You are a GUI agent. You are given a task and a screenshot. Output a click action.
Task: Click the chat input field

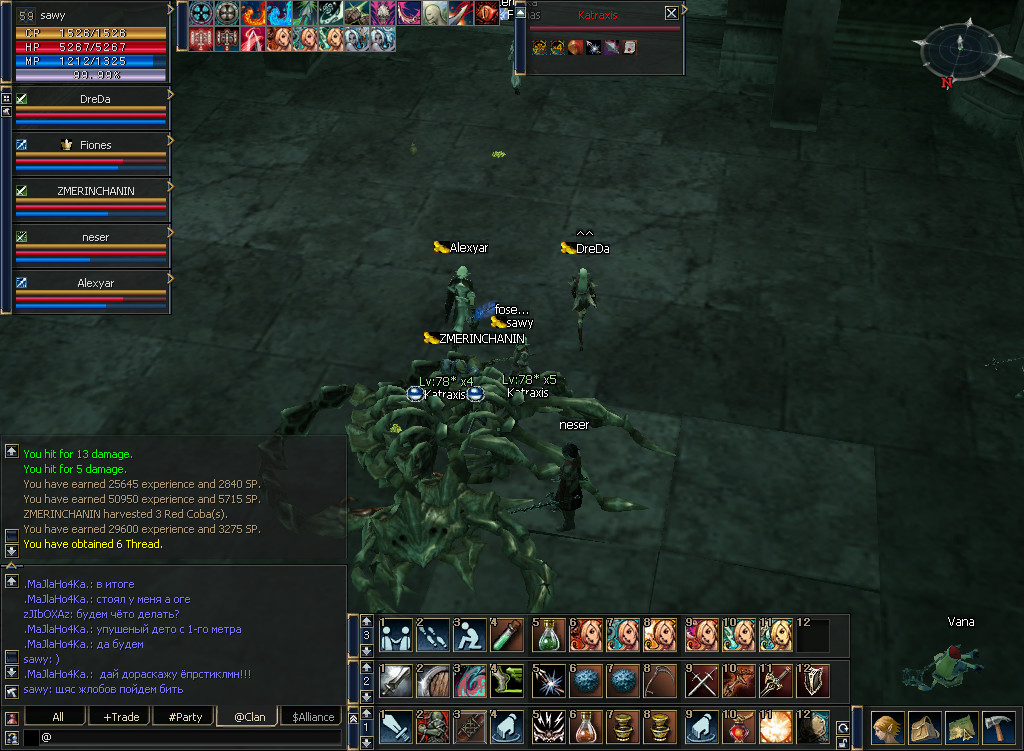coord(190,738)
